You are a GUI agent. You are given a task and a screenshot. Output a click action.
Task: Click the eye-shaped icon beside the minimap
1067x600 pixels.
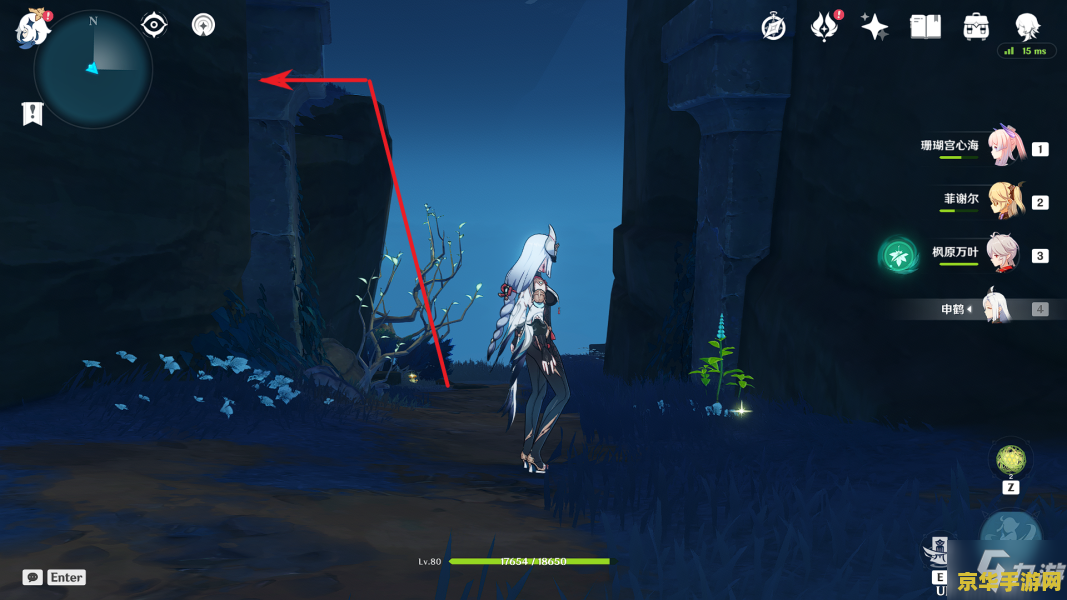click(154, 25)
